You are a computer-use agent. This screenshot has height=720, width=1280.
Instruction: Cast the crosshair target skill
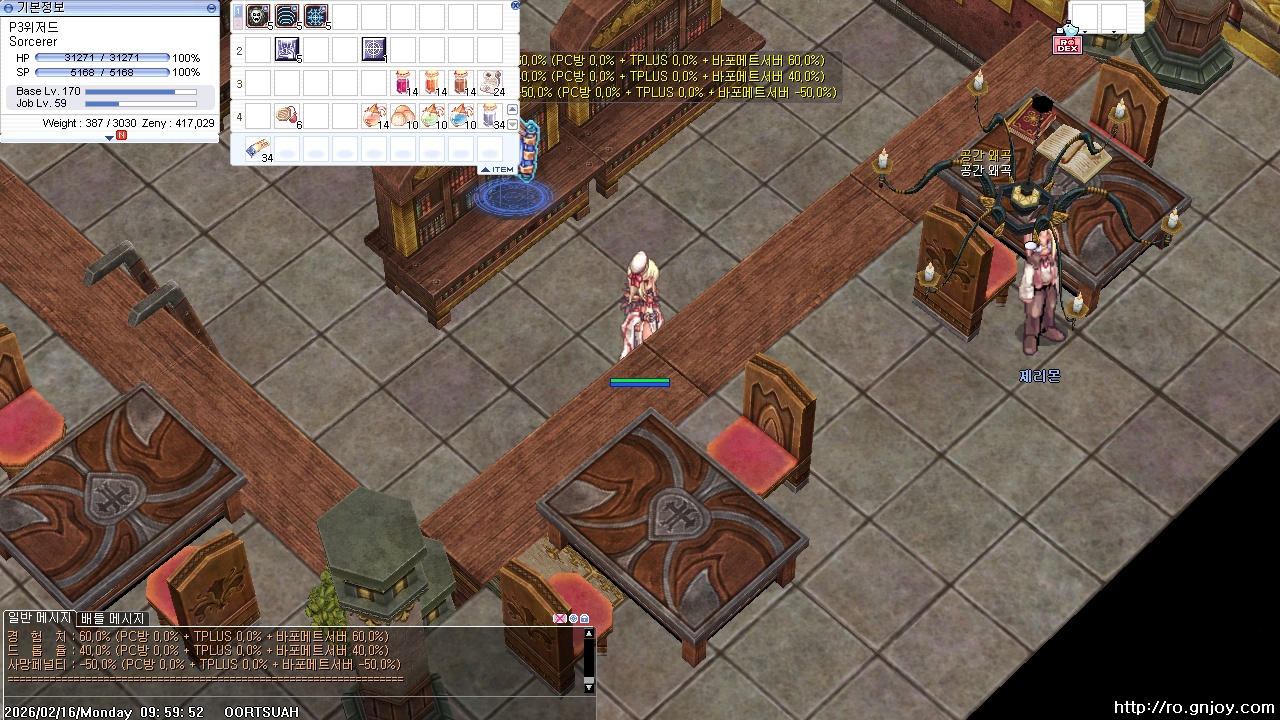coord(374,48)
